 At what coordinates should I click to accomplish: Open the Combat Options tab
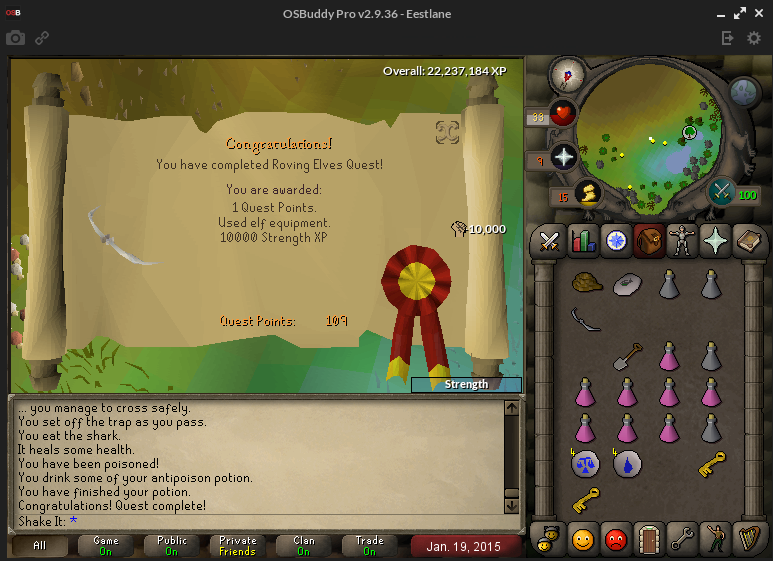click(549, 241)
